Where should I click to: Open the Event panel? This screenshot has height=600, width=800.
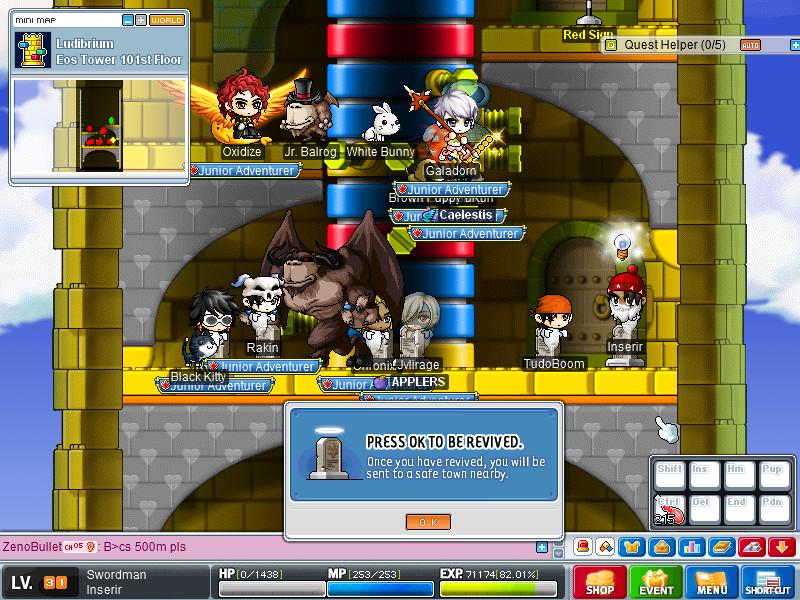click(656, 582)
